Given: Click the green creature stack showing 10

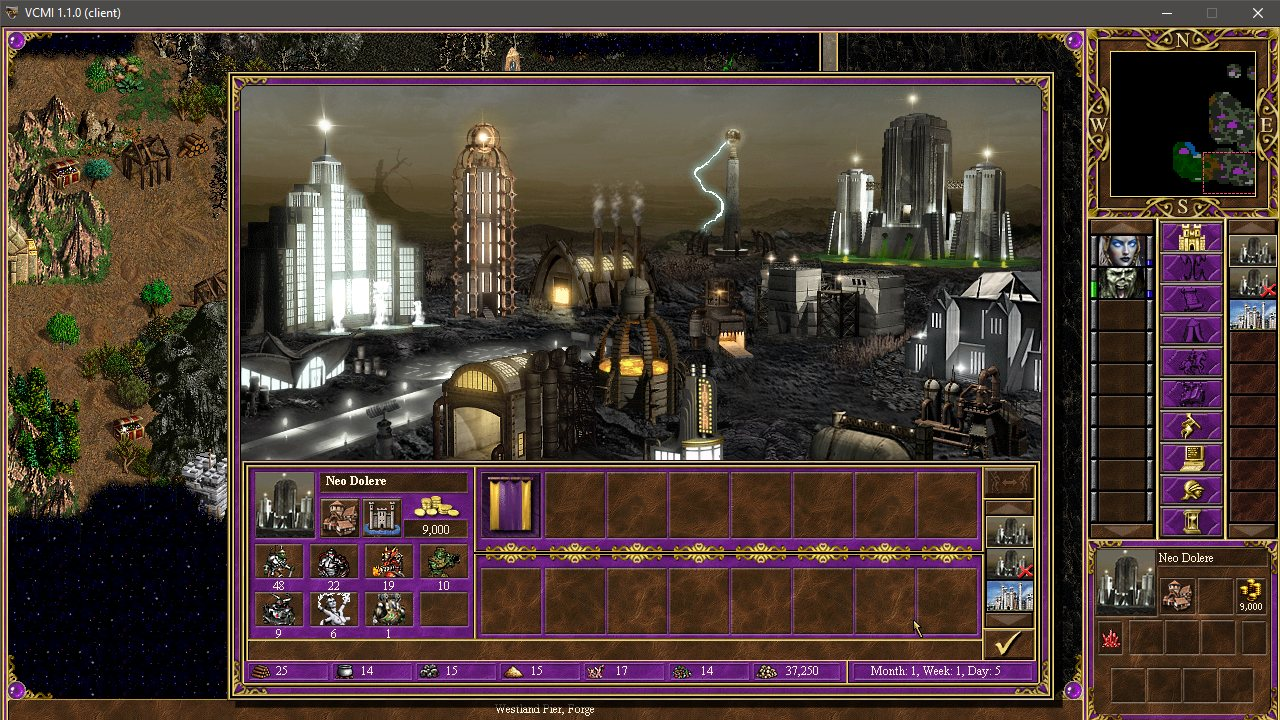Looking at the screenshot, I should click(x=443, y=562).
